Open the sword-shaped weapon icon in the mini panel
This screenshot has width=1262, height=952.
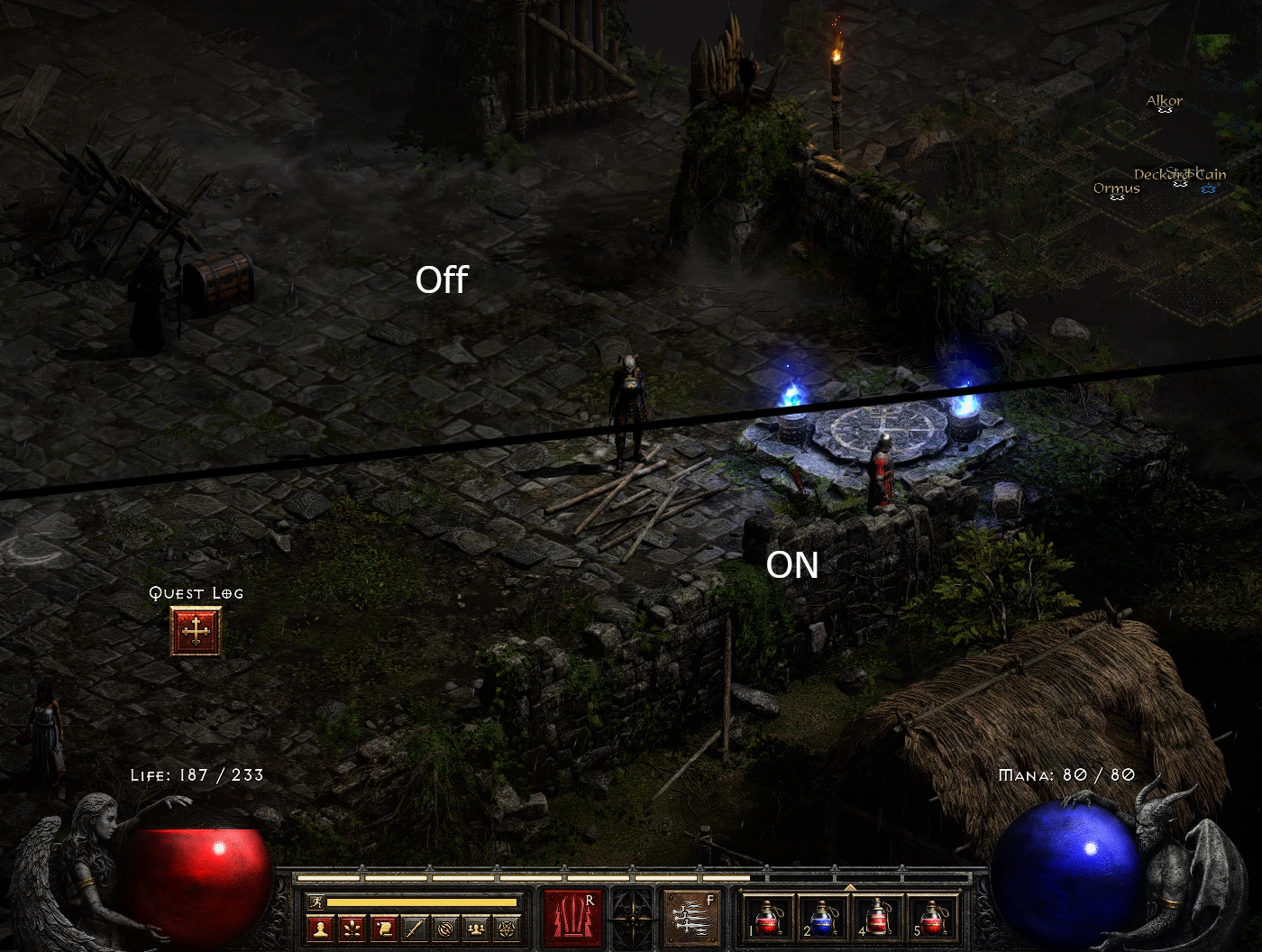click(415, 927)
